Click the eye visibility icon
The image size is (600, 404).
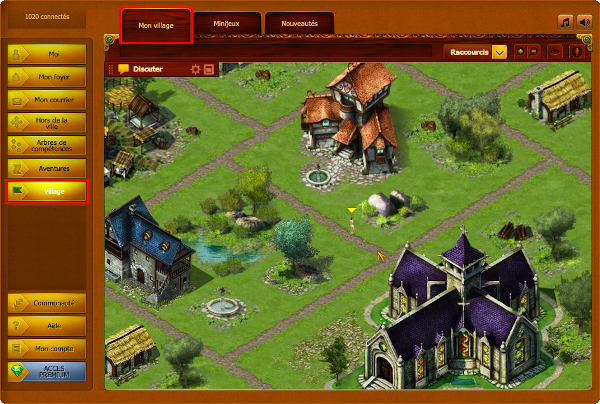(555, 51)
